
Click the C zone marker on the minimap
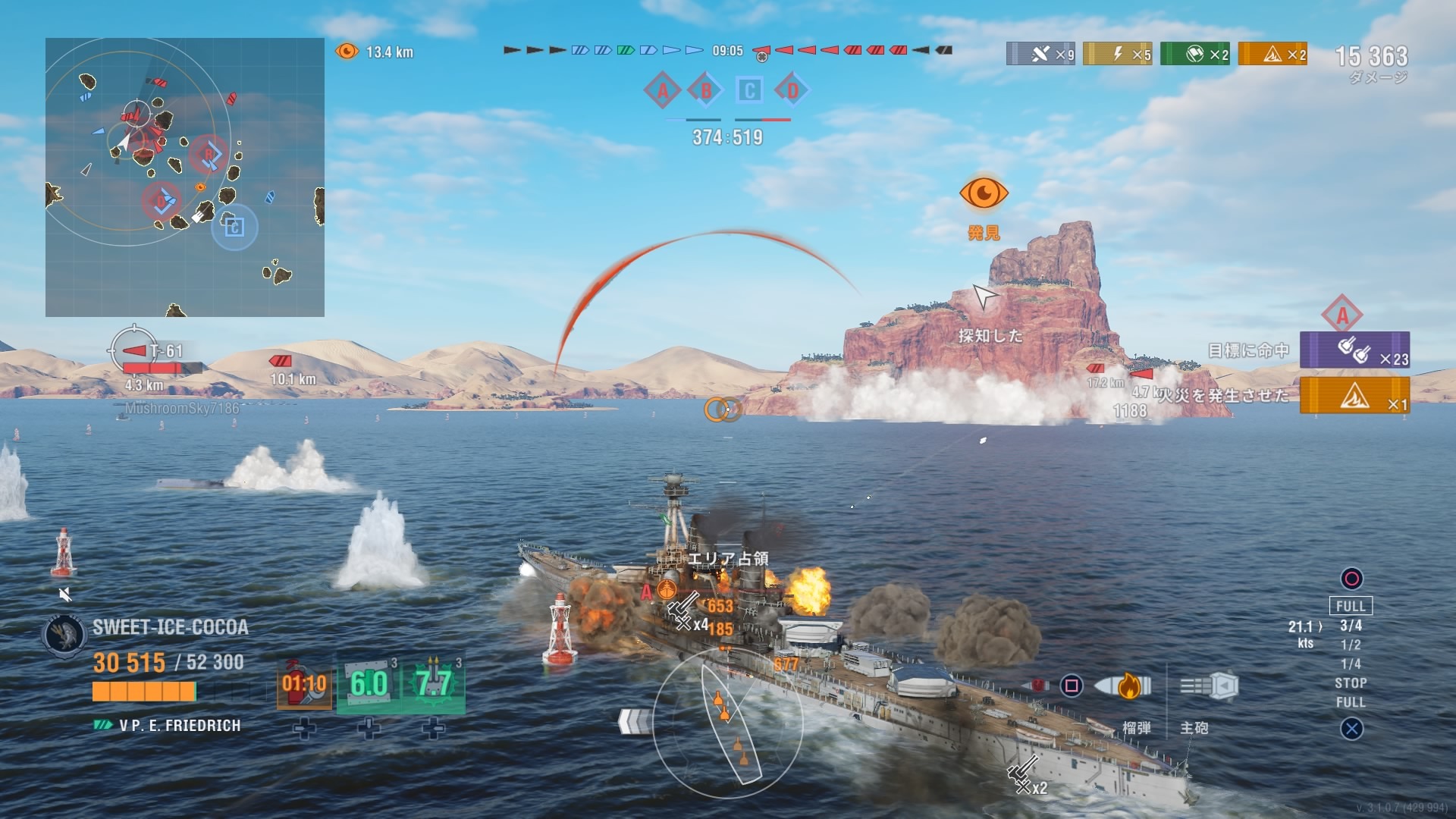[x=234, y=226]
